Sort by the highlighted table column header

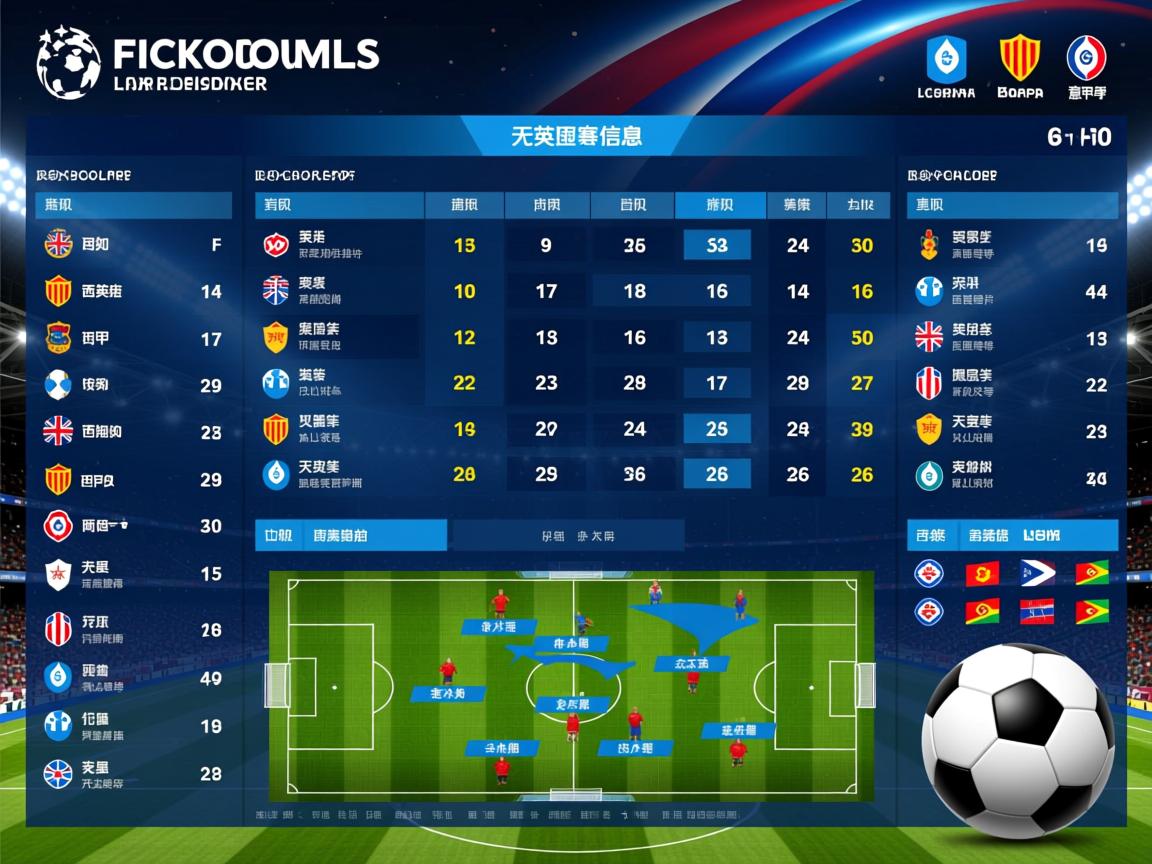pos(720,205)
